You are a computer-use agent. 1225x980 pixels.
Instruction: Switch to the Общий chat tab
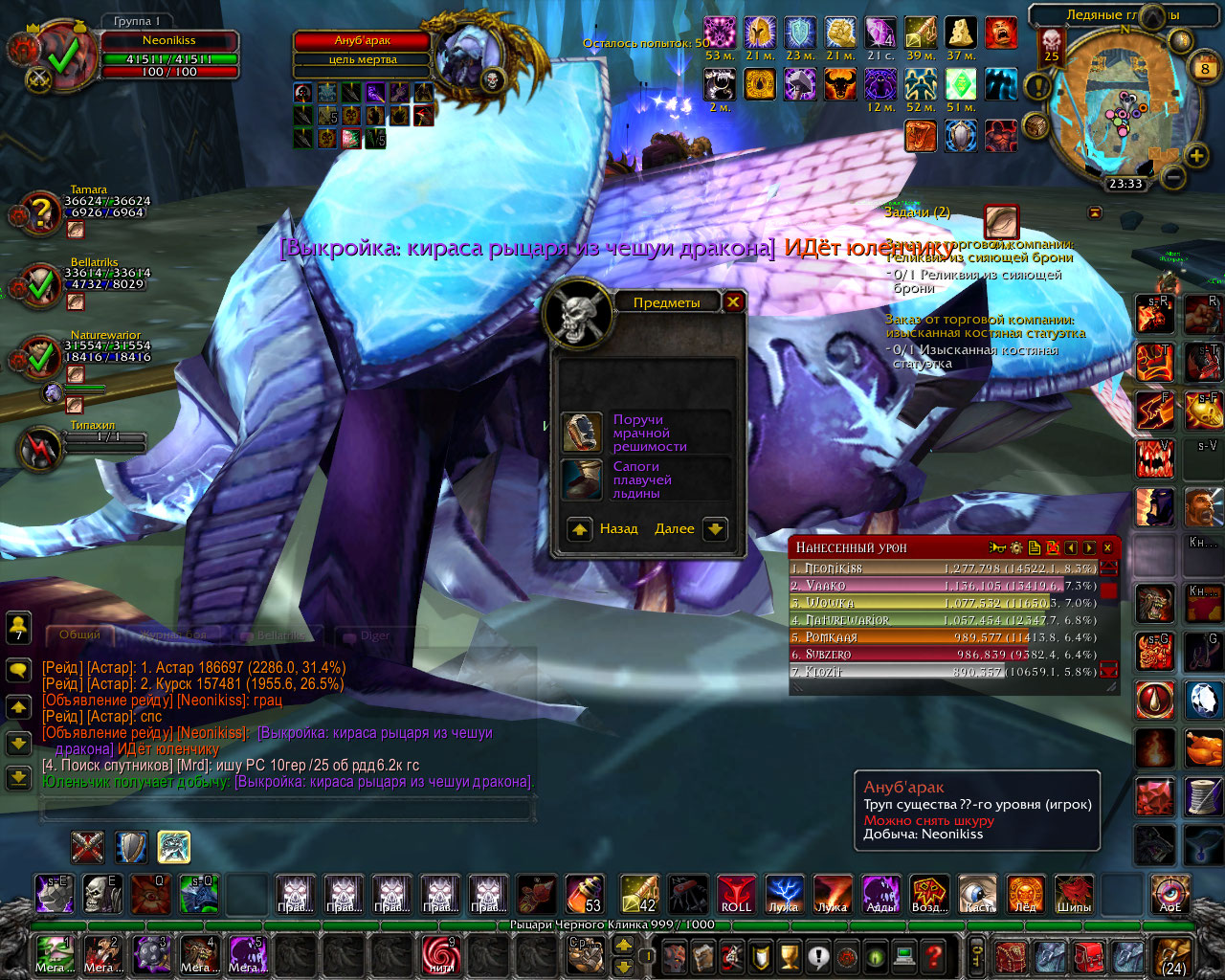pos(79,635)
